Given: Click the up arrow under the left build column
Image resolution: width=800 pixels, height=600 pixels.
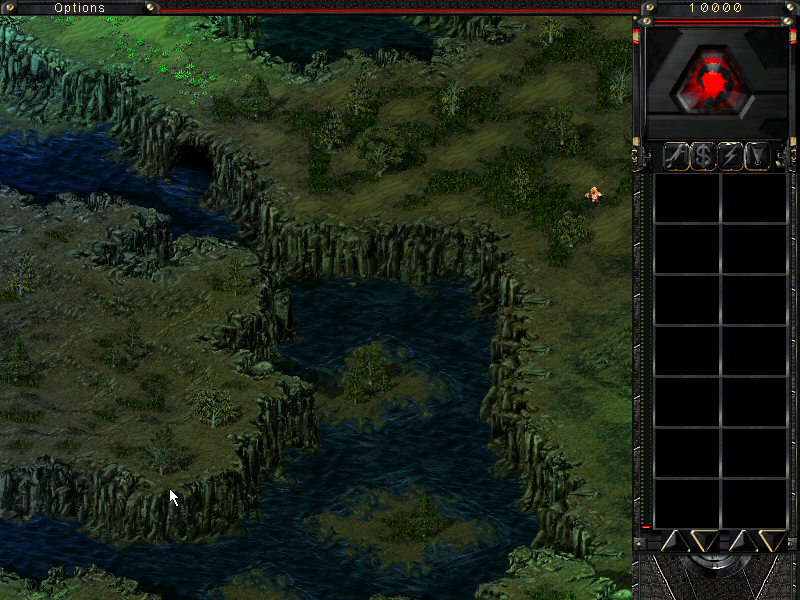Looking at the screenshot, I should (673, 541).
